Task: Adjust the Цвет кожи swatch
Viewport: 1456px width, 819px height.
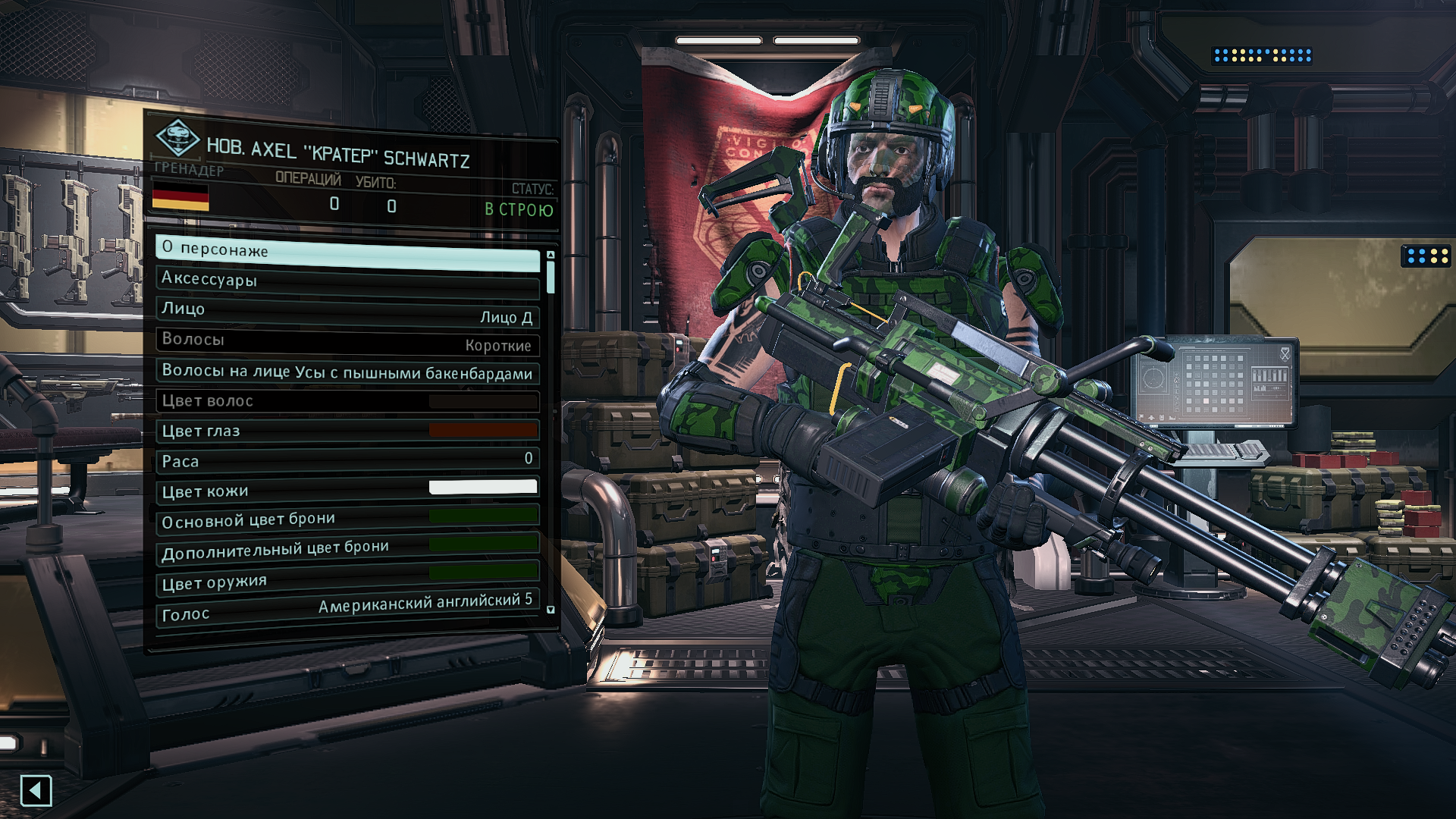Action: [x=347, y=490]
